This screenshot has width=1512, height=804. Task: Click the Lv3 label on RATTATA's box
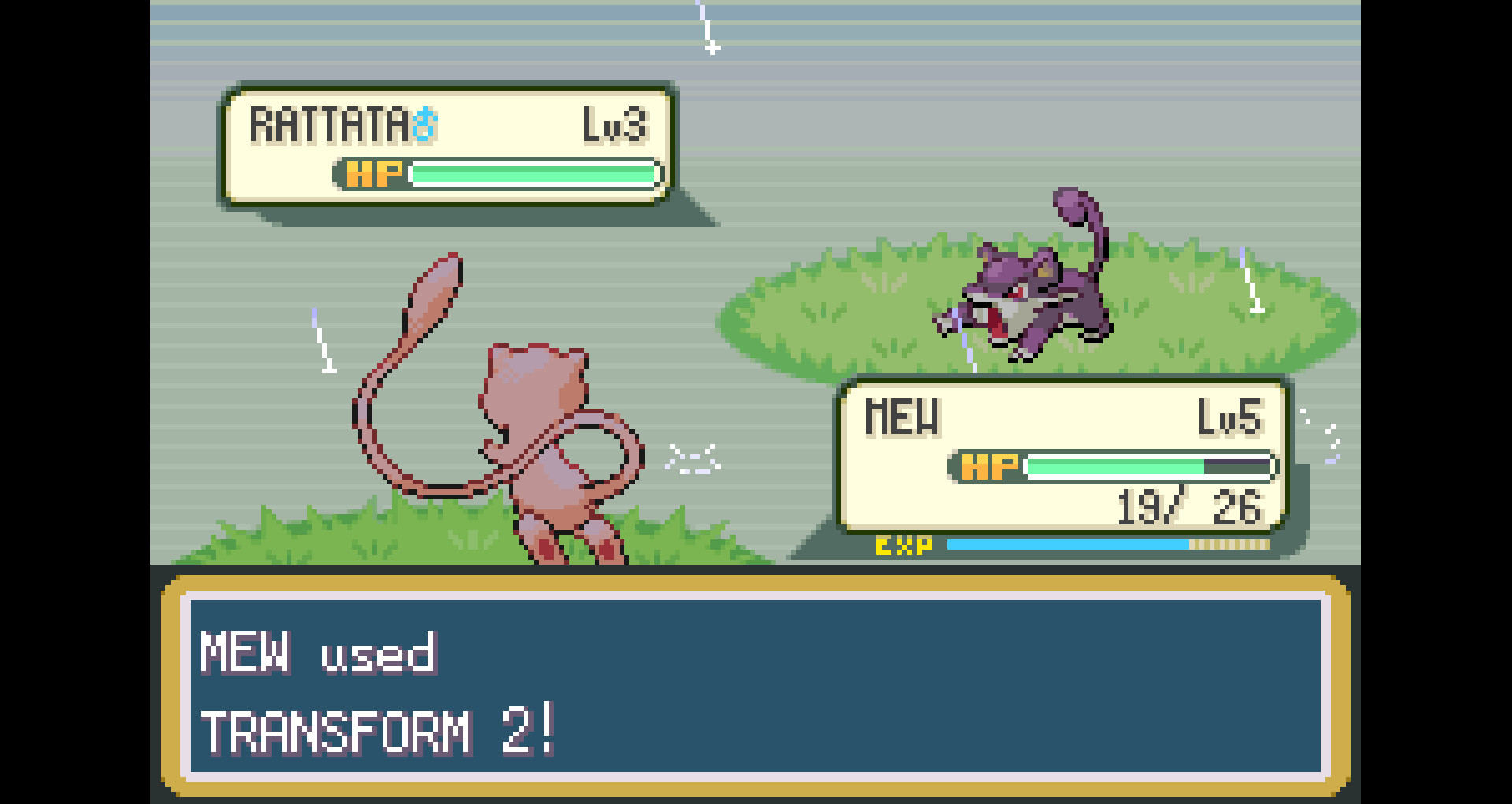[620, 122]
